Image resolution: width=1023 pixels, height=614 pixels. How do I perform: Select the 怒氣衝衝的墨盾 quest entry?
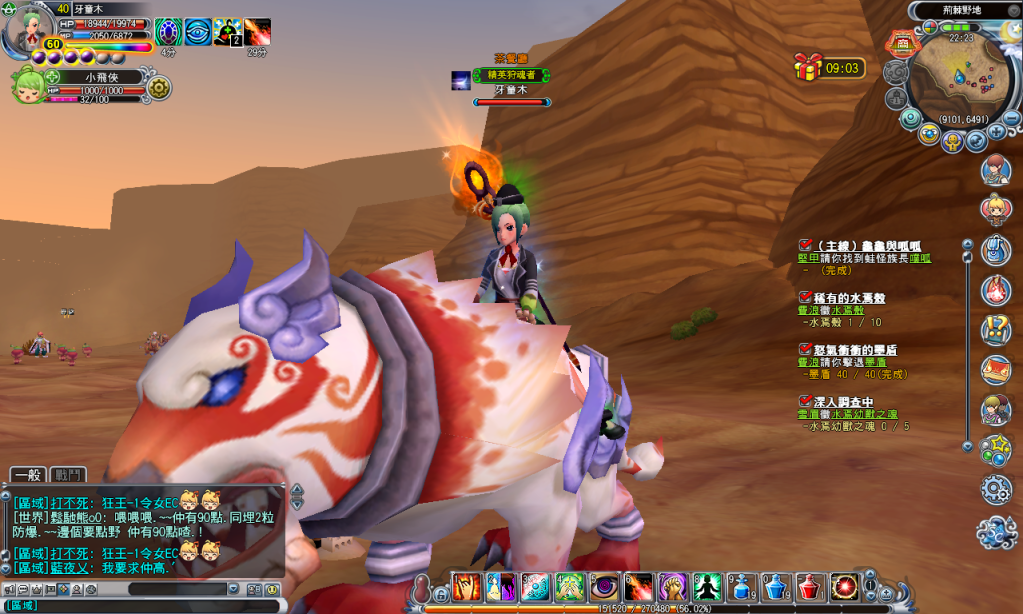[856, 349]
